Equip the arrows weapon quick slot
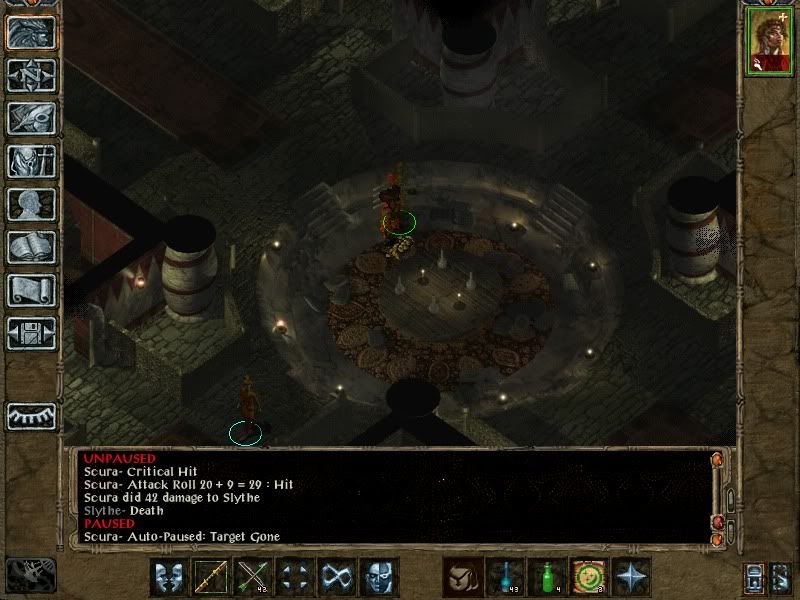The width and height of the screenshot is (800, 600). tap(253, 577)
